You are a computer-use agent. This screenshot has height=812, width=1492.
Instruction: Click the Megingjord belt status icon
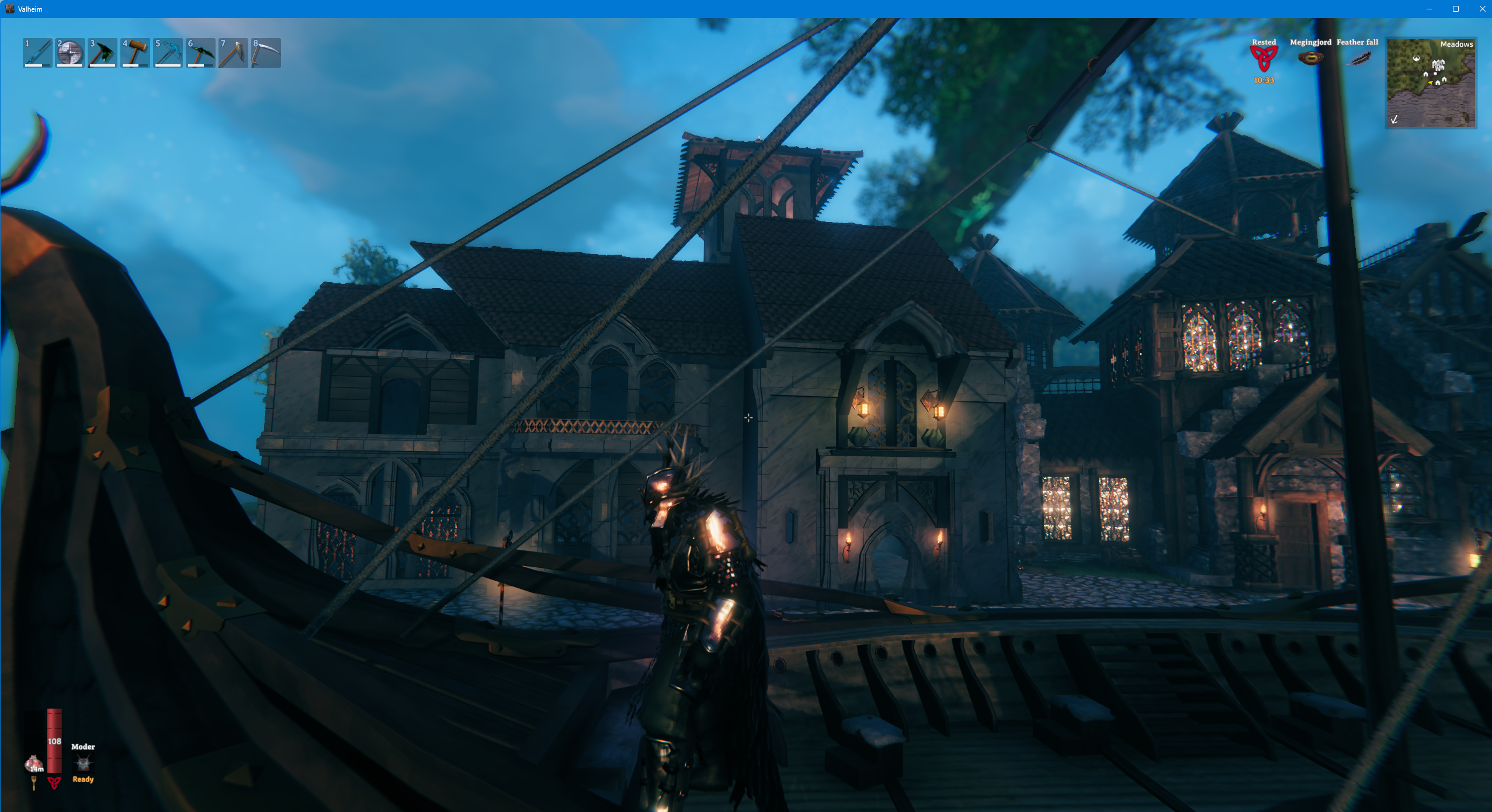coord(1310,58)
